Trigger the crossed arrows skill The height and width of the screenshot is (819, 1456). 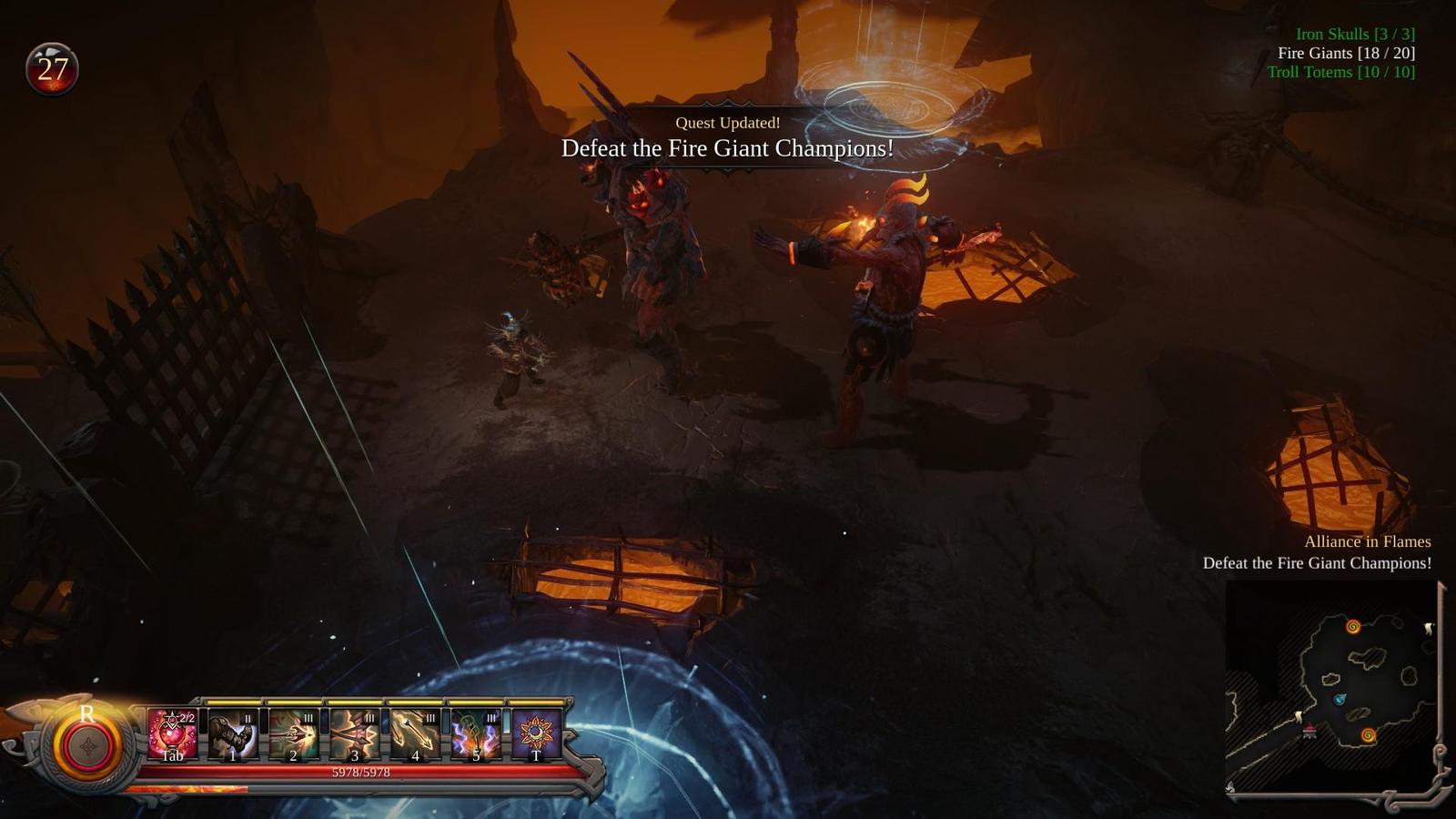[354, 734]
